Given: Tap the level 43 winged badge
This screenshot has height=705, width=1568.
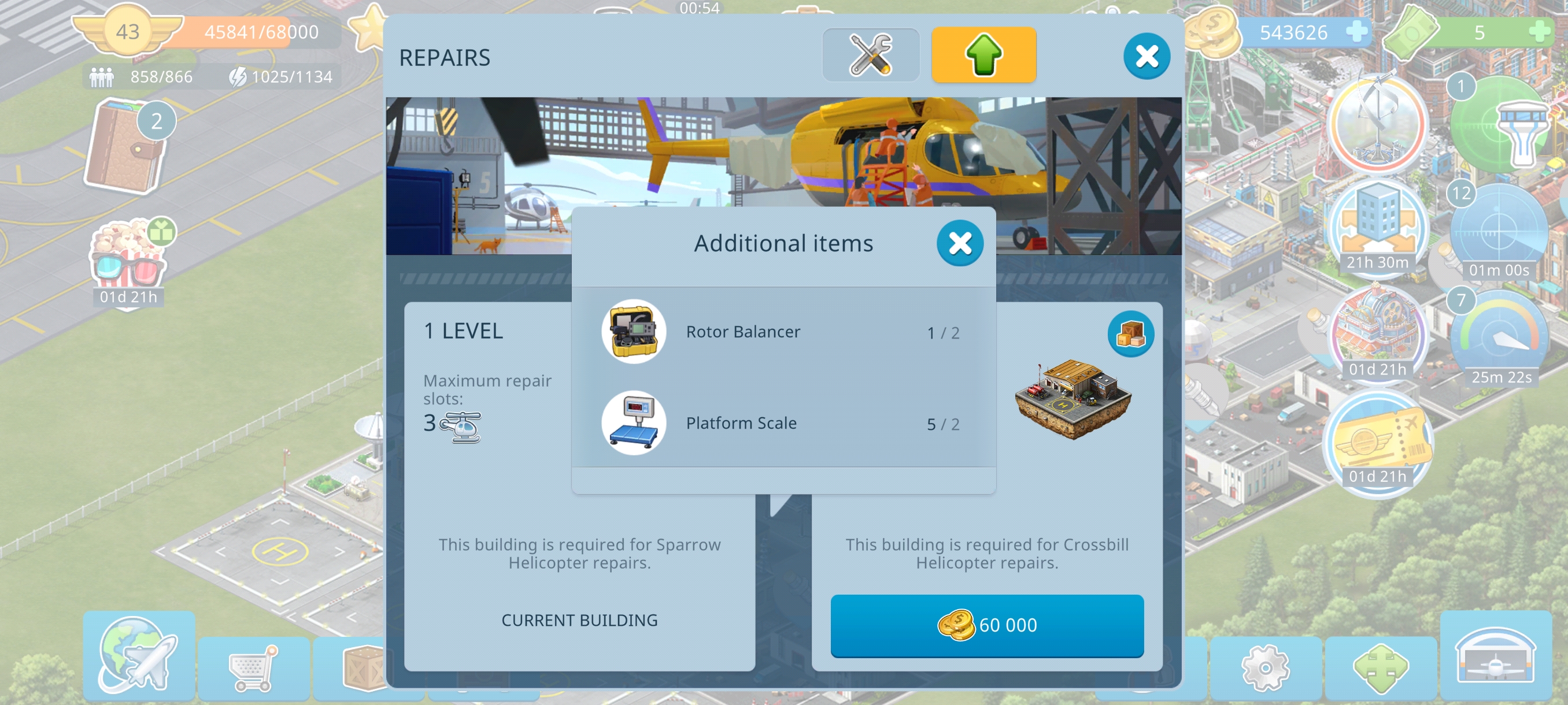Looking at the screenshot, I should pyautogui.click(x=127, y=32).
